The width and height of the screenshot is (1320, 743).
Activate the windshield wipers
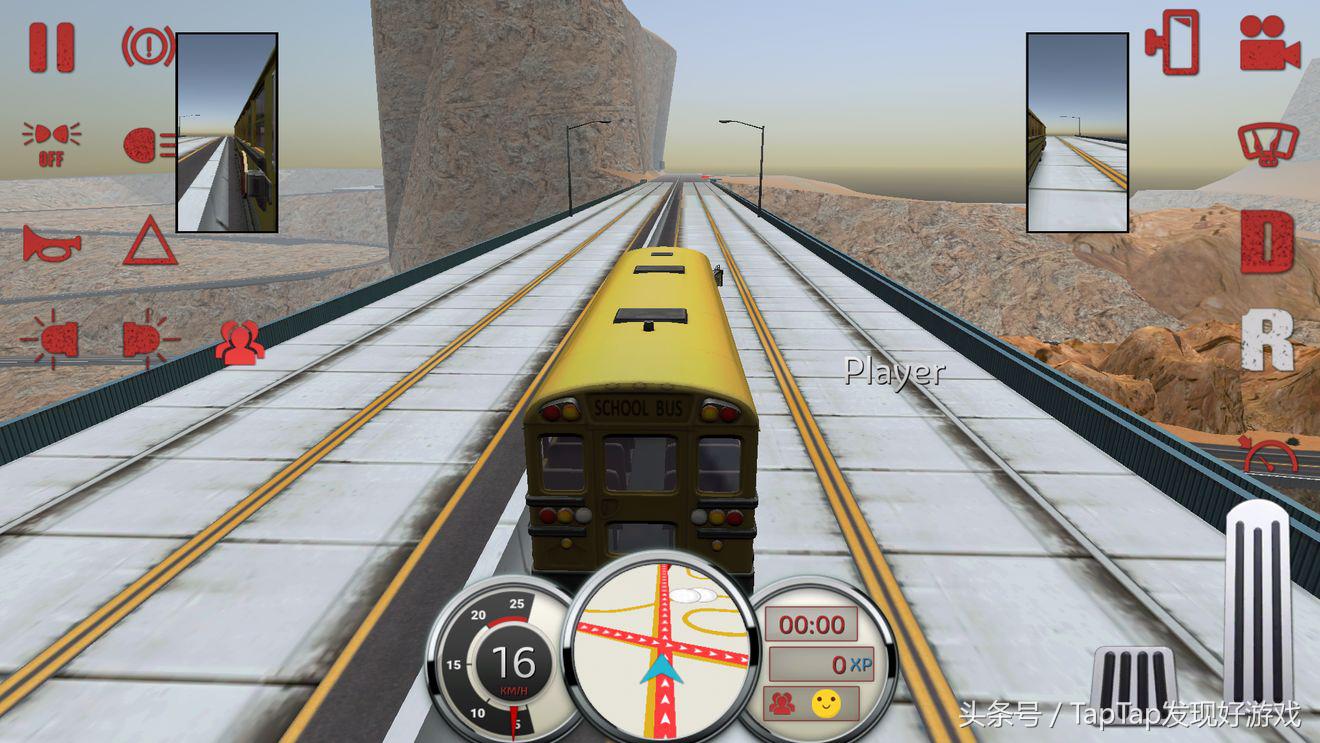[x=1266, y=145]
